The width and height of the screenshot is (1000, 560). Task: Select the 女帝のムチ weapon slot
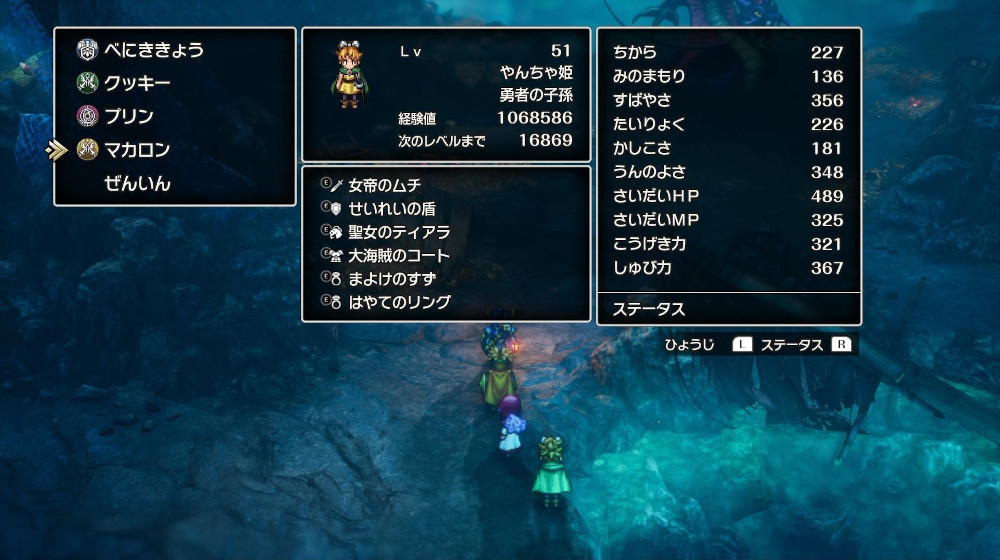coord(384,185)
